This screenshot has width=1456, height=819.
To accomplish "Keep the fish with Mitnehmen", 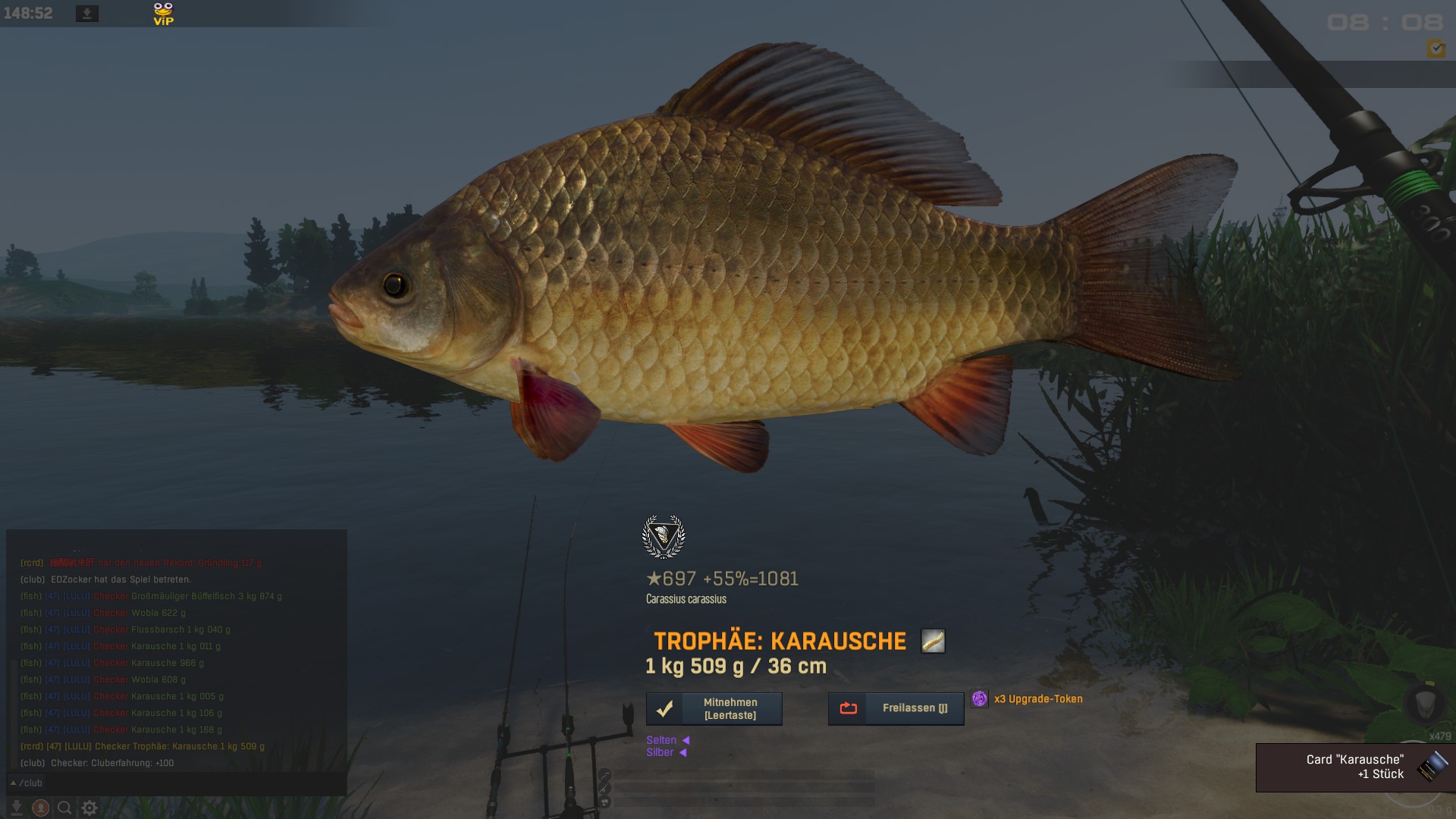I will pos(714,709).
